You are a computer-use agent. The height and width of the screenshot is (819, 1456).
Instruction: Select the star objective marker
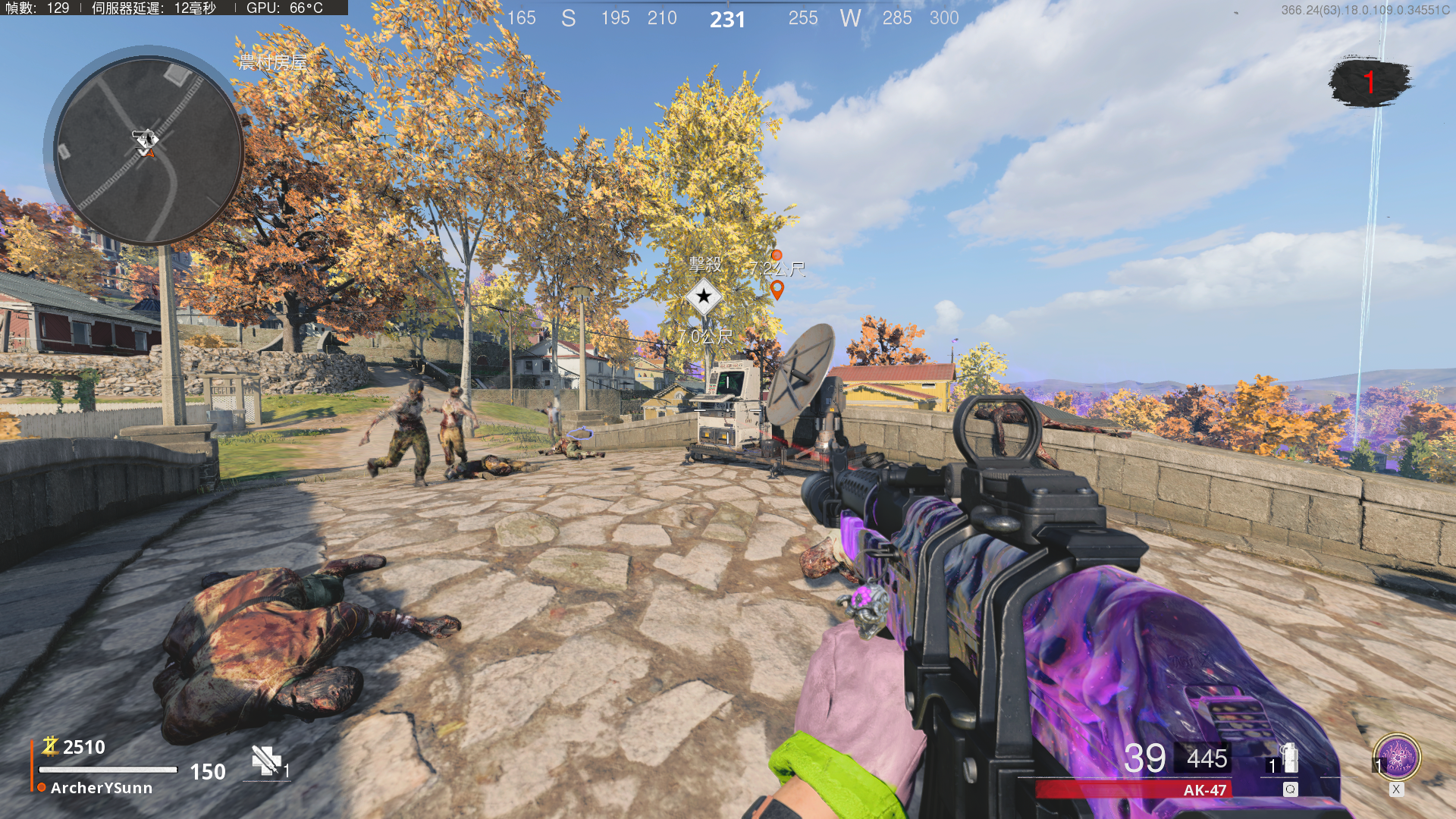pyautogui.click(x=704, y=297)
